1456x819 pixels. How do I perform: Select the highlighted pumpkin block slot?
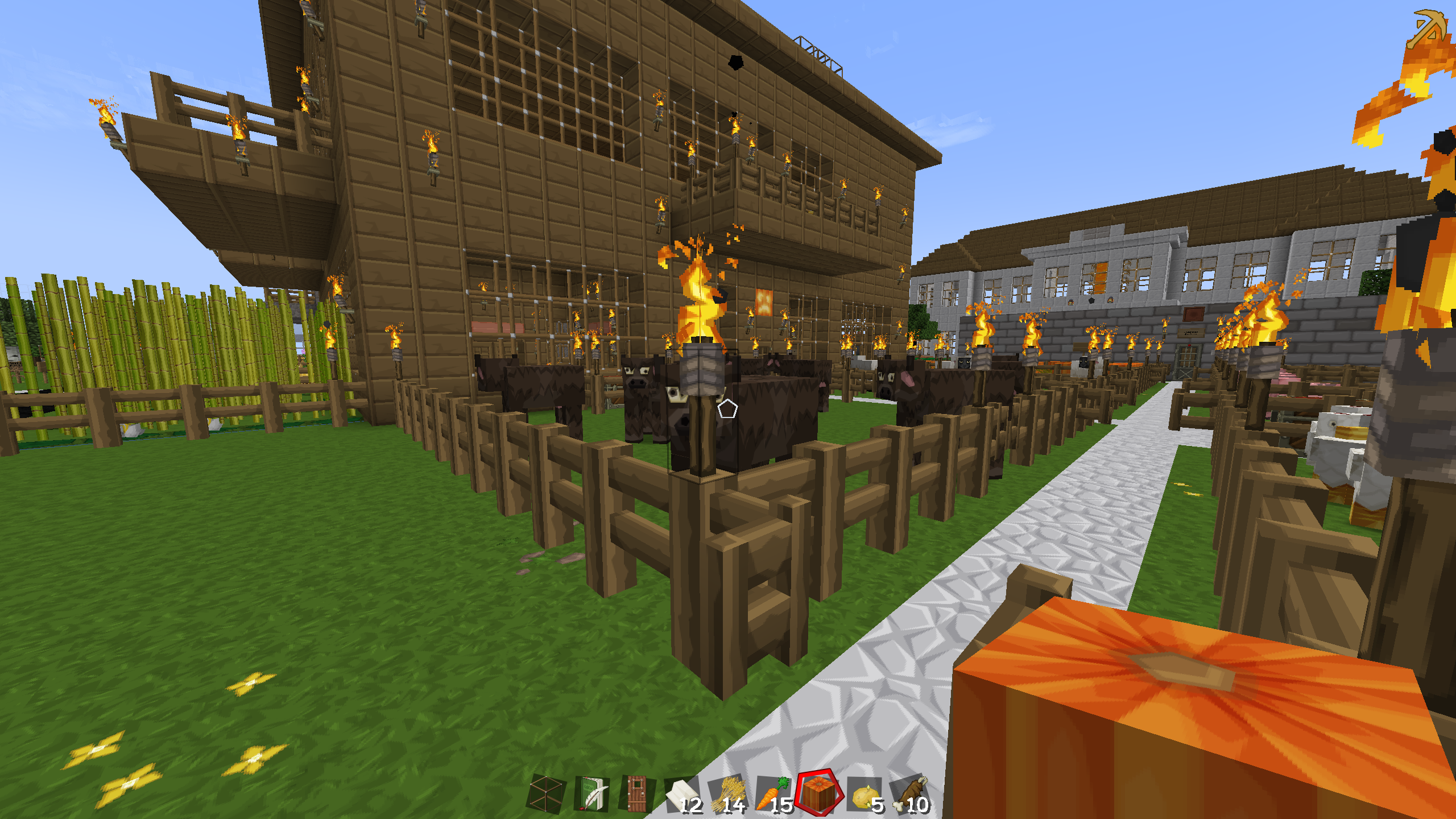819,793
